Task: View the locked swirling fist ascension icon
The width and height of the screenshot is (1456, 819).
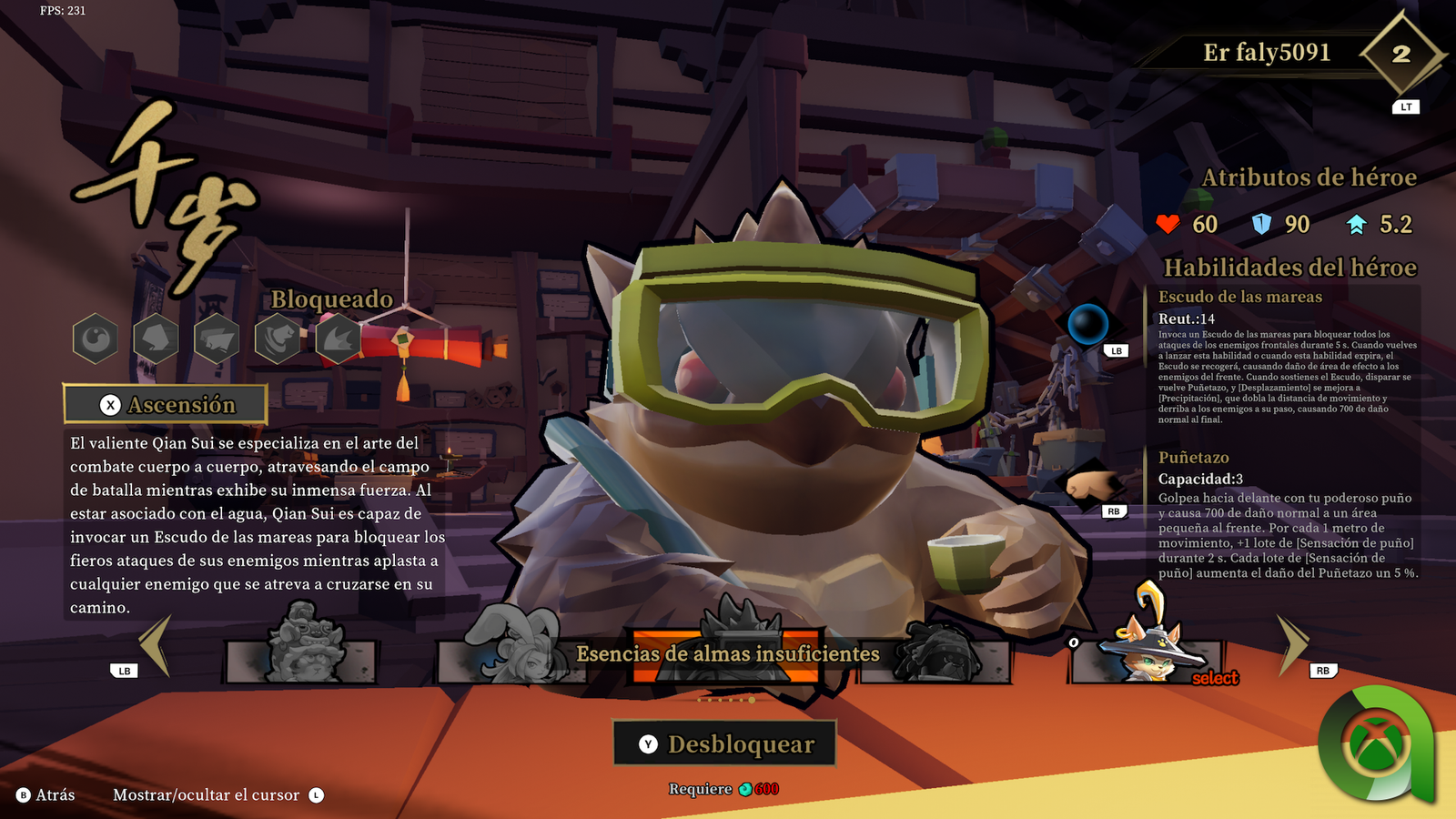Action: 278,339
